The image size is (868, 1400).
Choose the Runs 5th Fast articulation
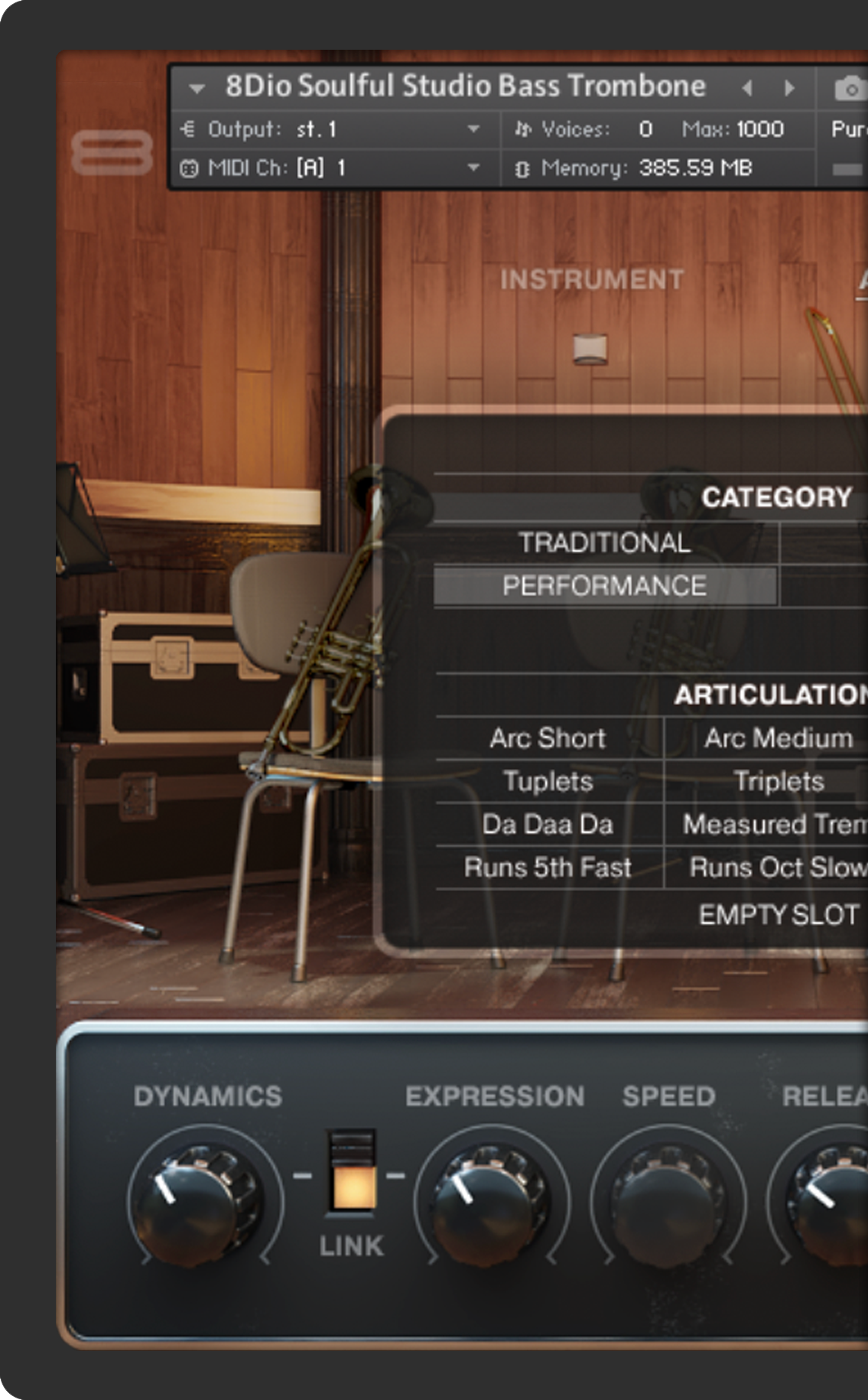[x=548, y=868]
